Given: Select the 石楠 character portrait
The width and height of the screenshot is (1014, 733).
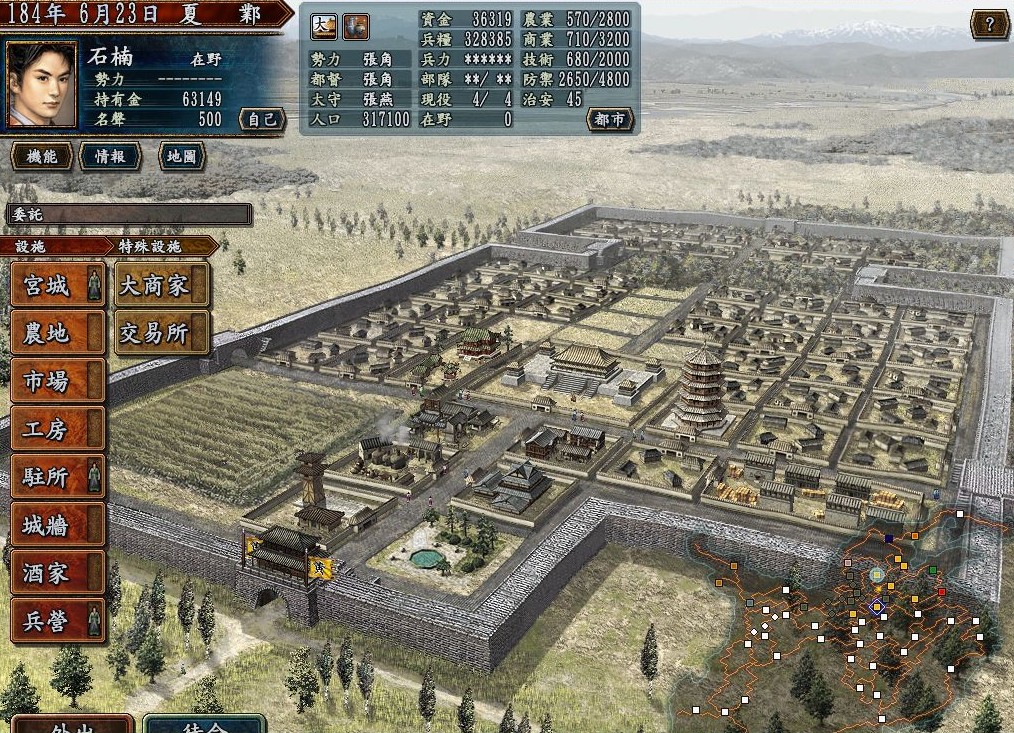Looking at the screenshot, I should 42,84.
